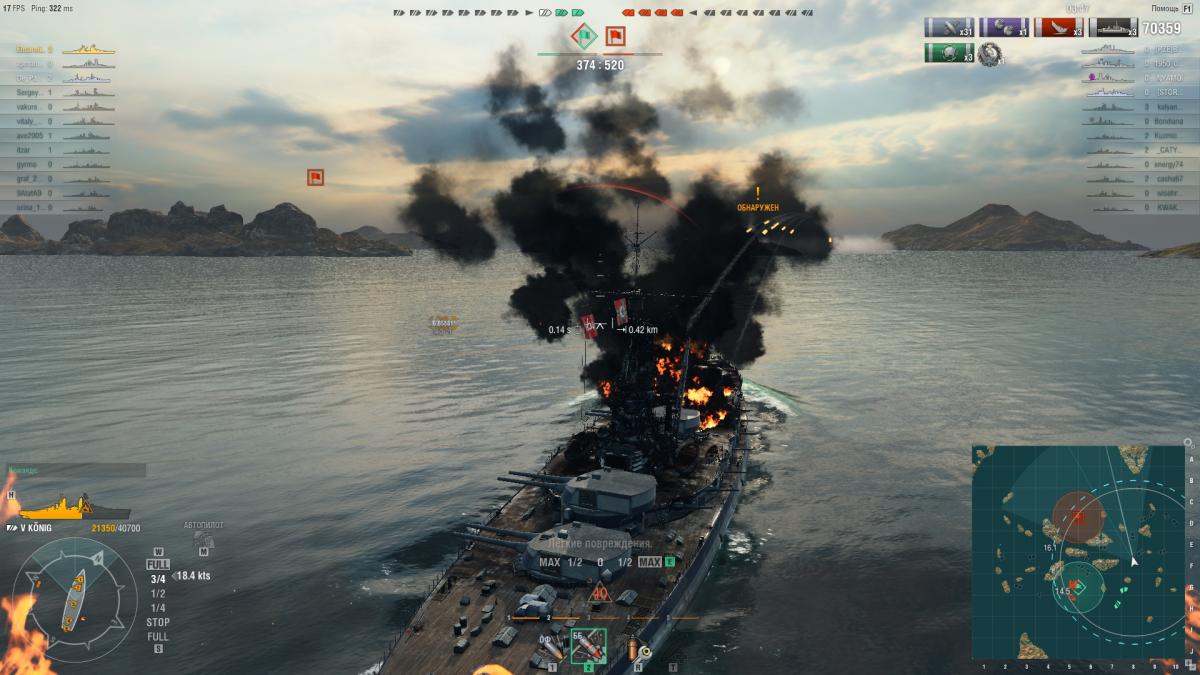
Task: Toggle the Автопилот autopilot control
Action: coord(202,540)
